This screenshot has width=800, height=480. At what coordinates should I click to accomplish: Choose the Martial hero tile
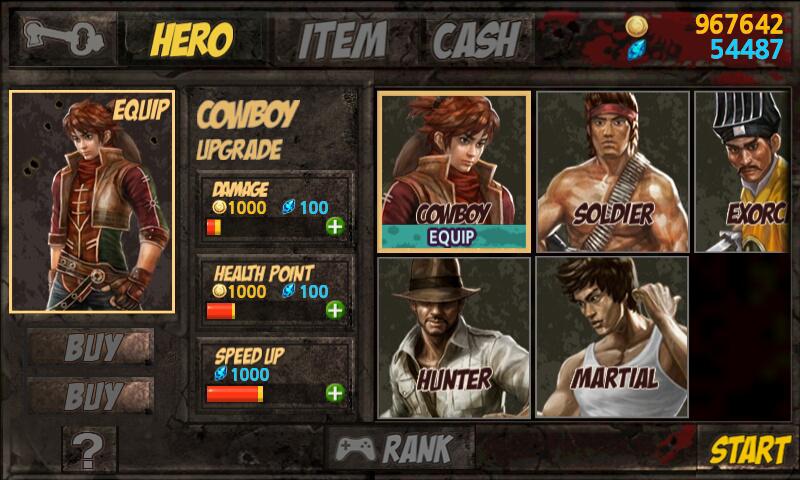pos(612,337)
